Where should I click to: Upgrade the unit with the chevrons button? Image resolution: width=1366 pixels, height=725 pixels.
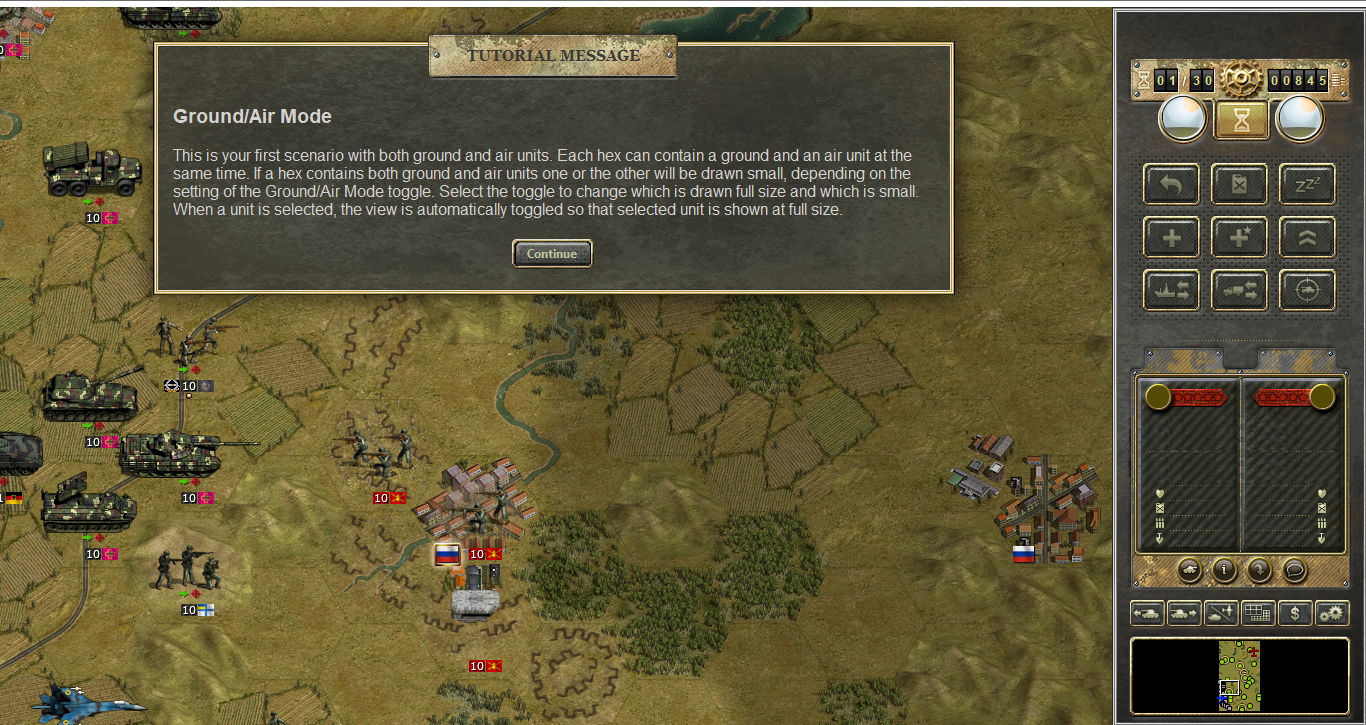point(1308,238)
